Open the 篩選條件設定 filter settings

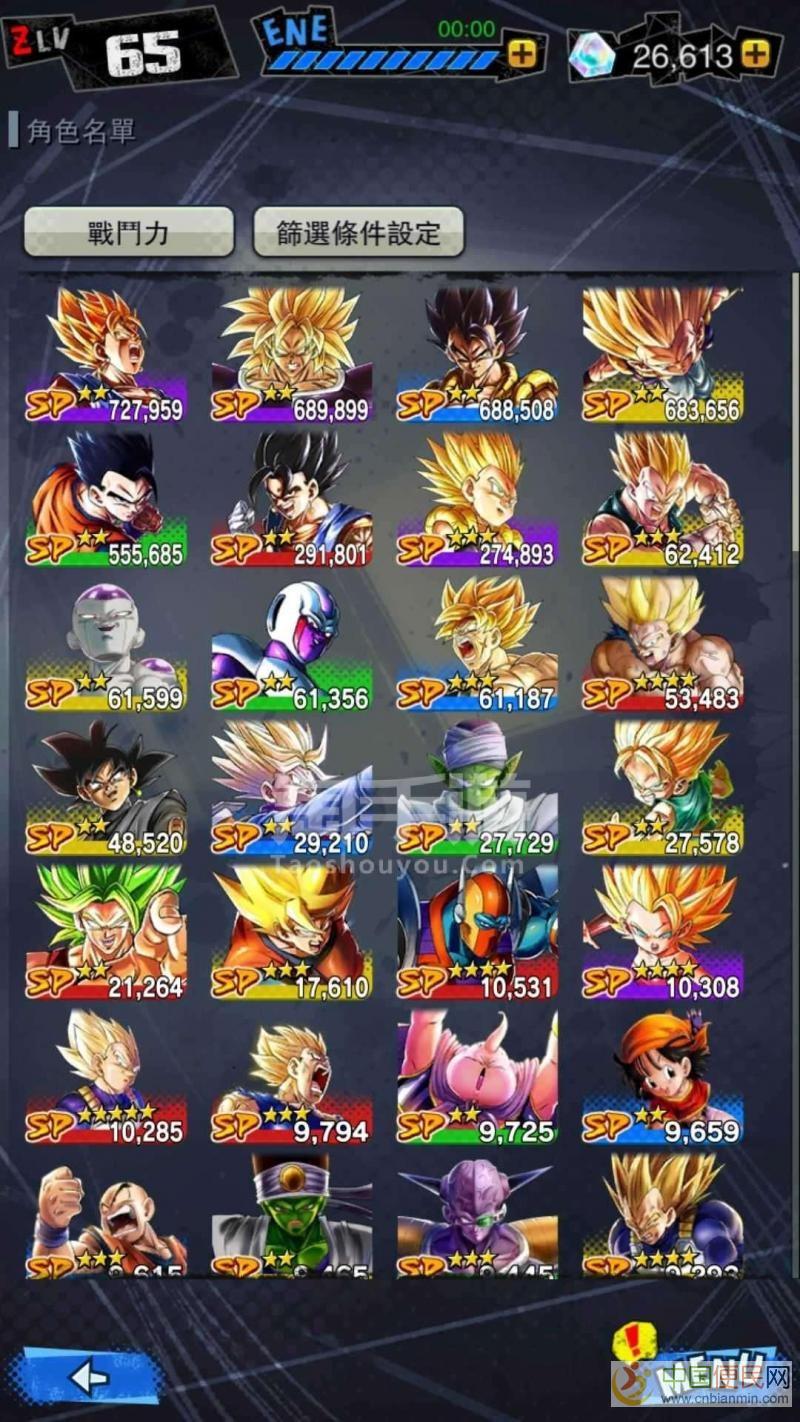tap(358, 233)
